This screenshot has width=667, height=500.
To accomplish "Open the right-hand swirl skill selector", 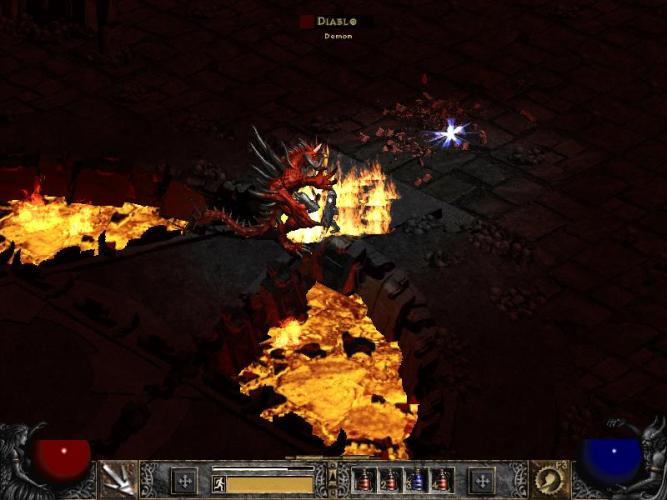I will (549, 479).
